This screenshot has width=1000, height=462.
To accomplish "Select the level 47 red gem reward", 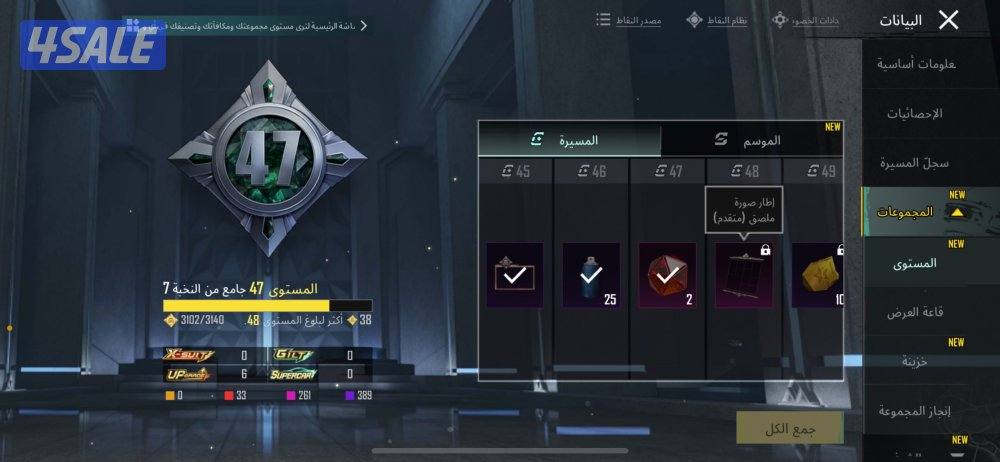I will click(x=666, y=274).
